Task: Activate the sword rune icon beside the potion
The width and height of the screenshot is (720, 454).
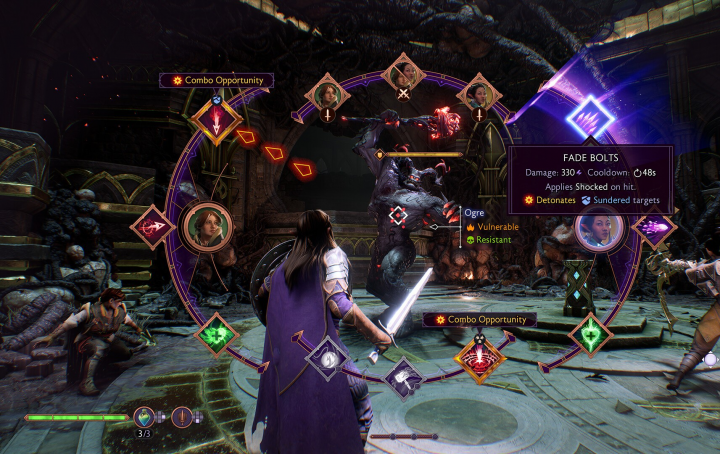Action: [184, 418]
